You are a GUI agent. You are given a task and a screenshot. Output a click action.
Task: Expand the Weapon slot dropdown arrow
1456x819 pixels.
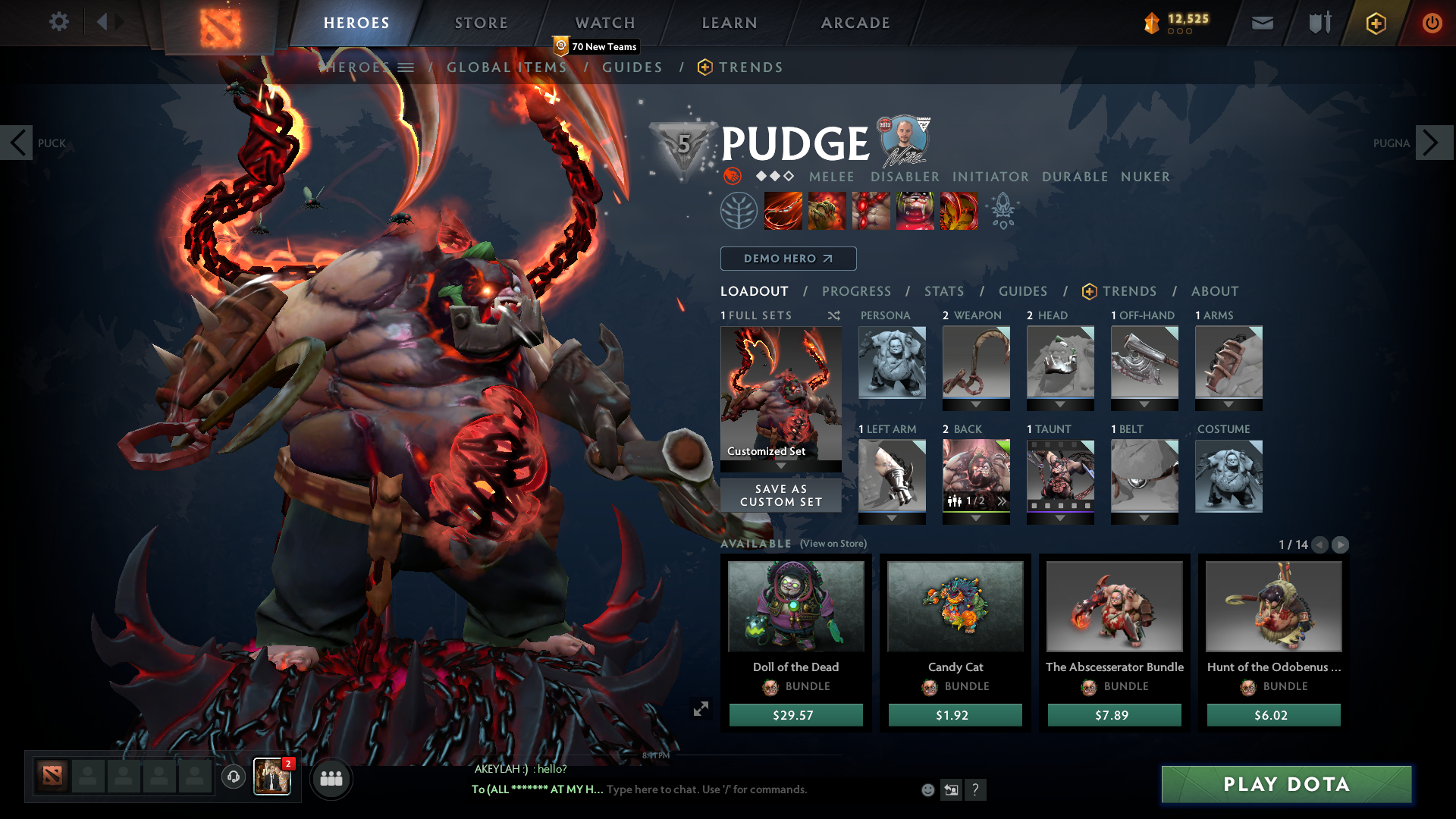coord(976,403)
